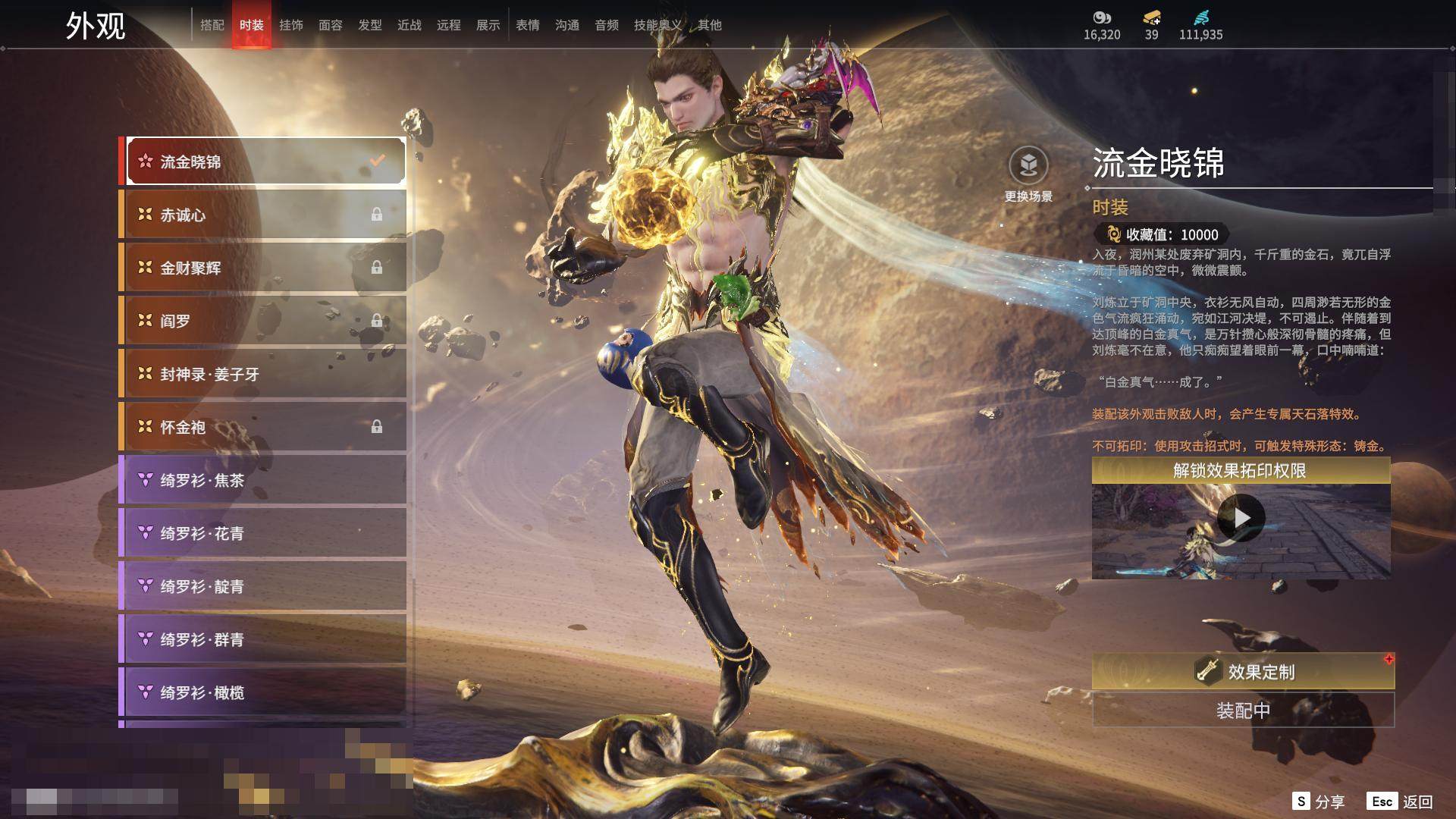Choose the 怀金袍 outfit
Viewport: 1456px width, 819px height.
(x=263, y=427)
